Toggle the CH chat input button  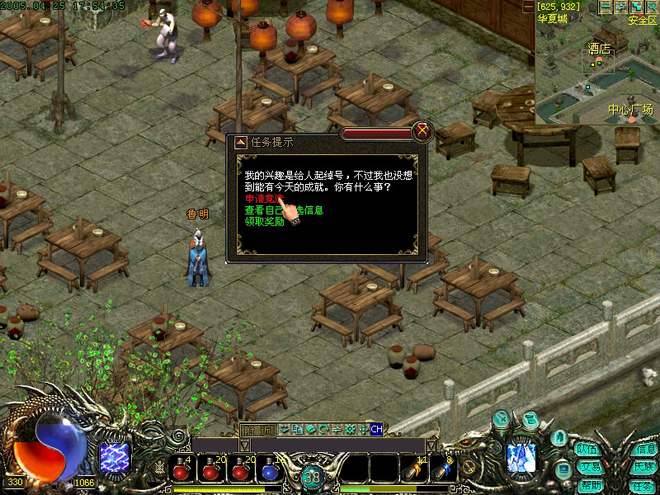[376, 429]
